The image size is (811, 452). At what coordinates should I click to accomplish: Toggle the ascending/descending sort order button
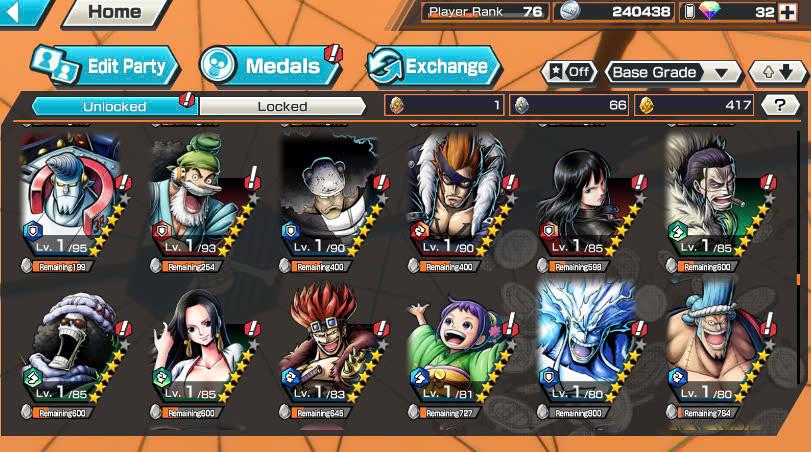pyautogui.click(x=776, y=73)
